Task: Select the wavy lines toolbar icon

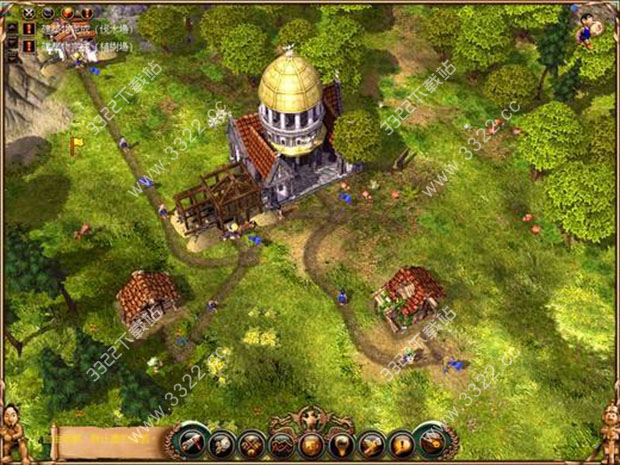Action: (281, 442)
